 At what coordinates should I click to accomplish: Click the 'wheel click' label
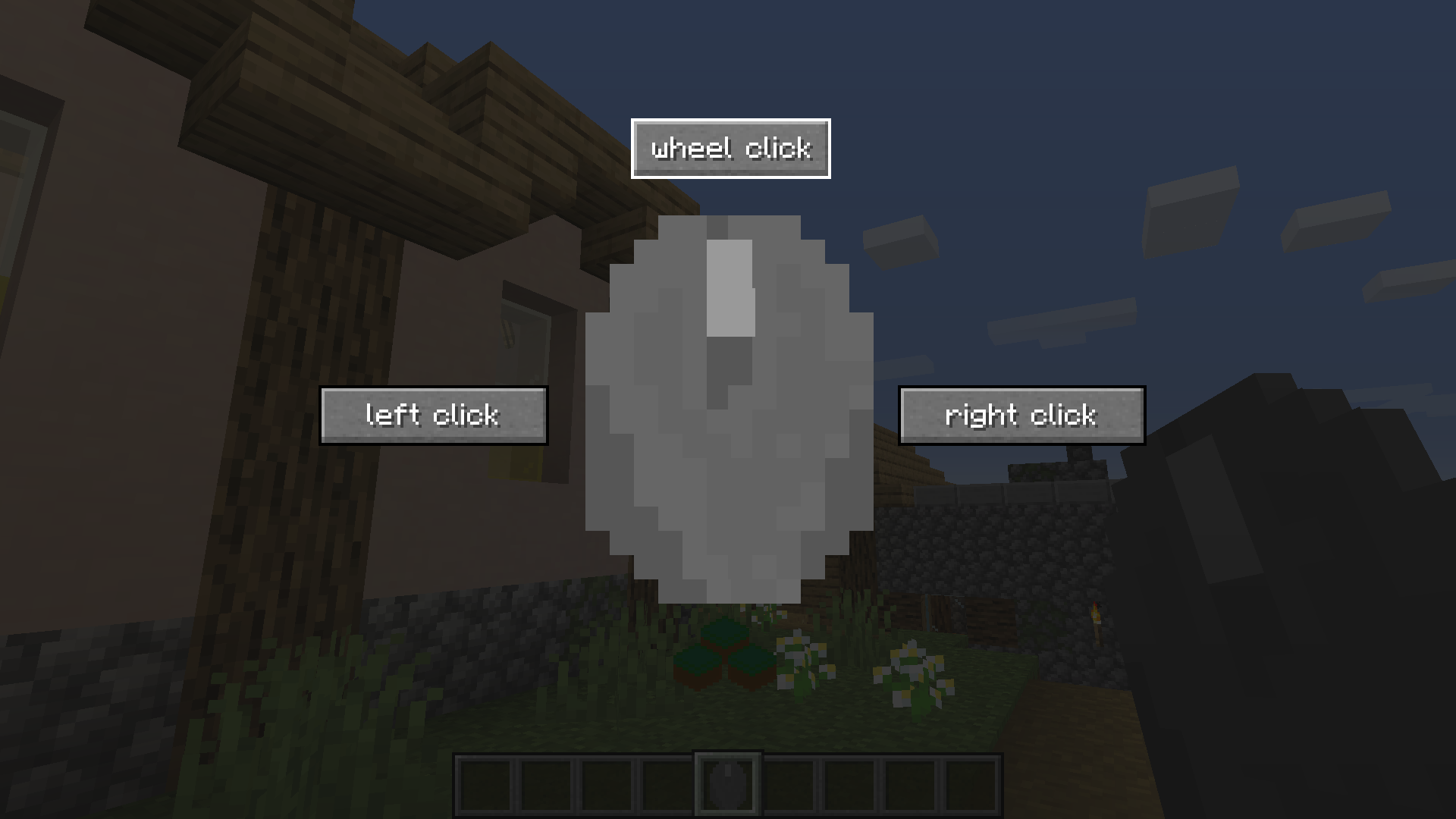tap(730, 149)
